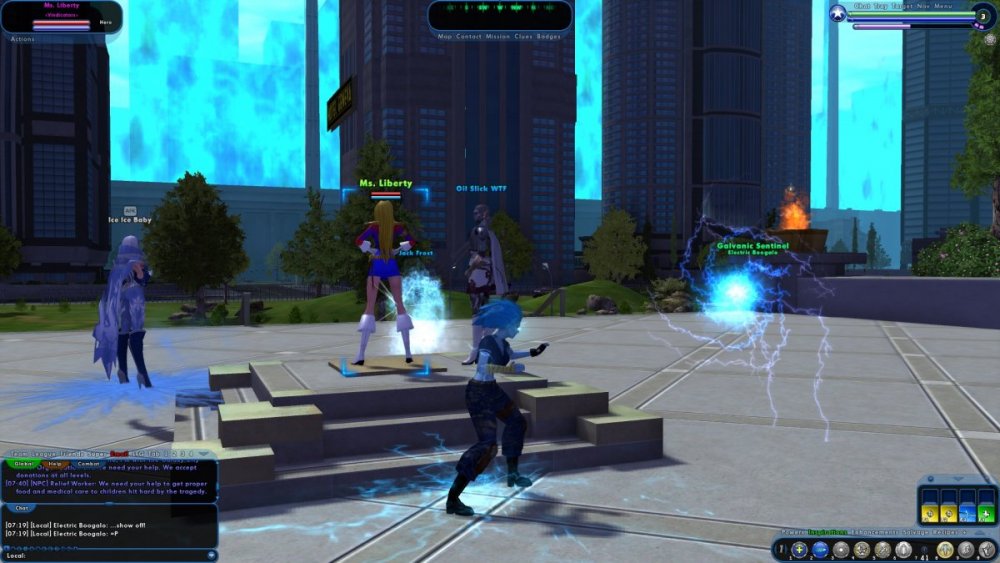Switch to the Combat chat tab
1000x563 pixels.
(x=88, y=464)
